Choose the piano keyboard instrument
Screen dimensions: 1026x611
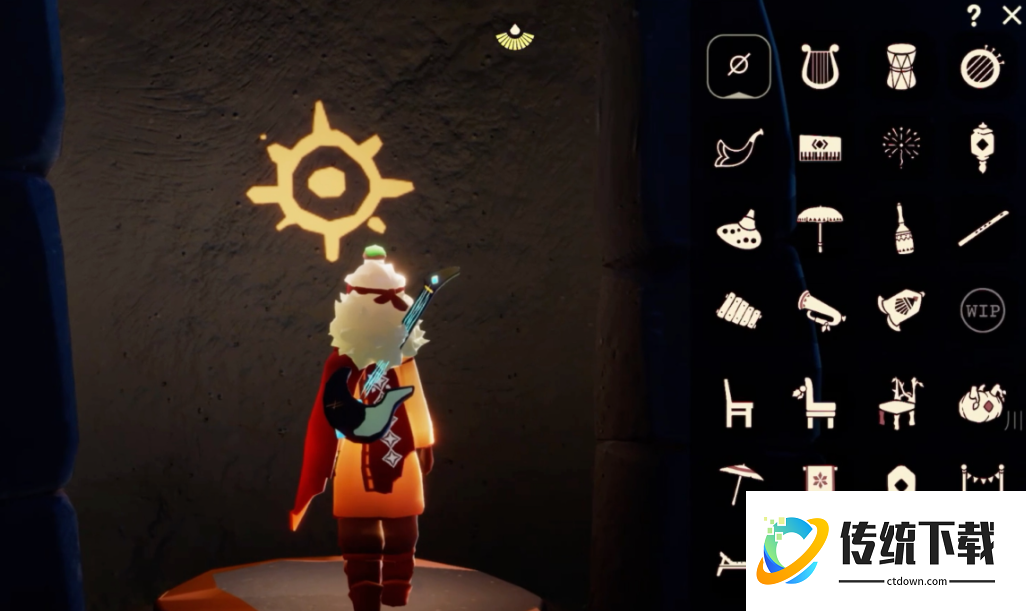pyautogui.click(x=819, y=148)
